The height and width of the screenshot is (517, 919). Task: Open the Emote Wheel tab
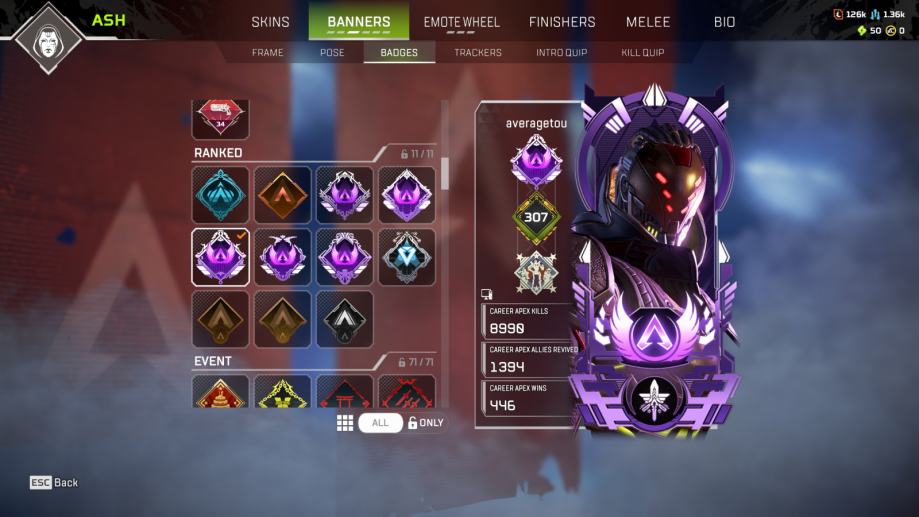461,22
